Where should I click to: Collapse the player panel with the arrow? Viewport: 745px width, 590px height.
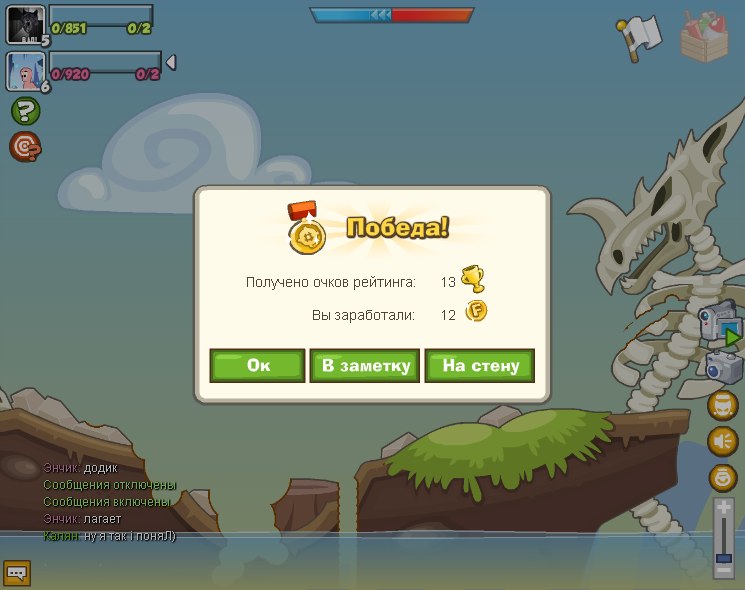tap(170, 63)
